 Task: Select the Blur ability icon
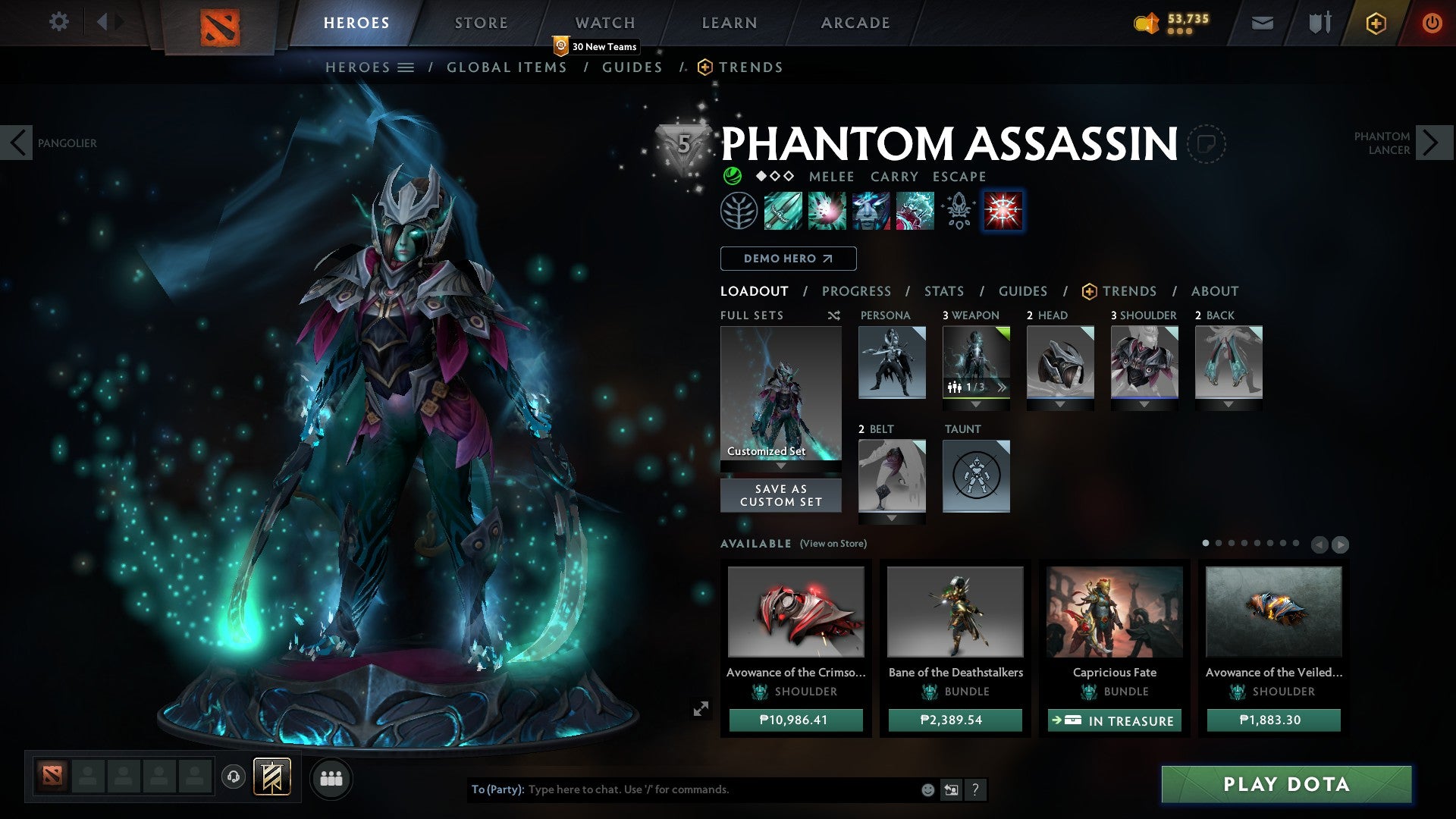[871, 211]
